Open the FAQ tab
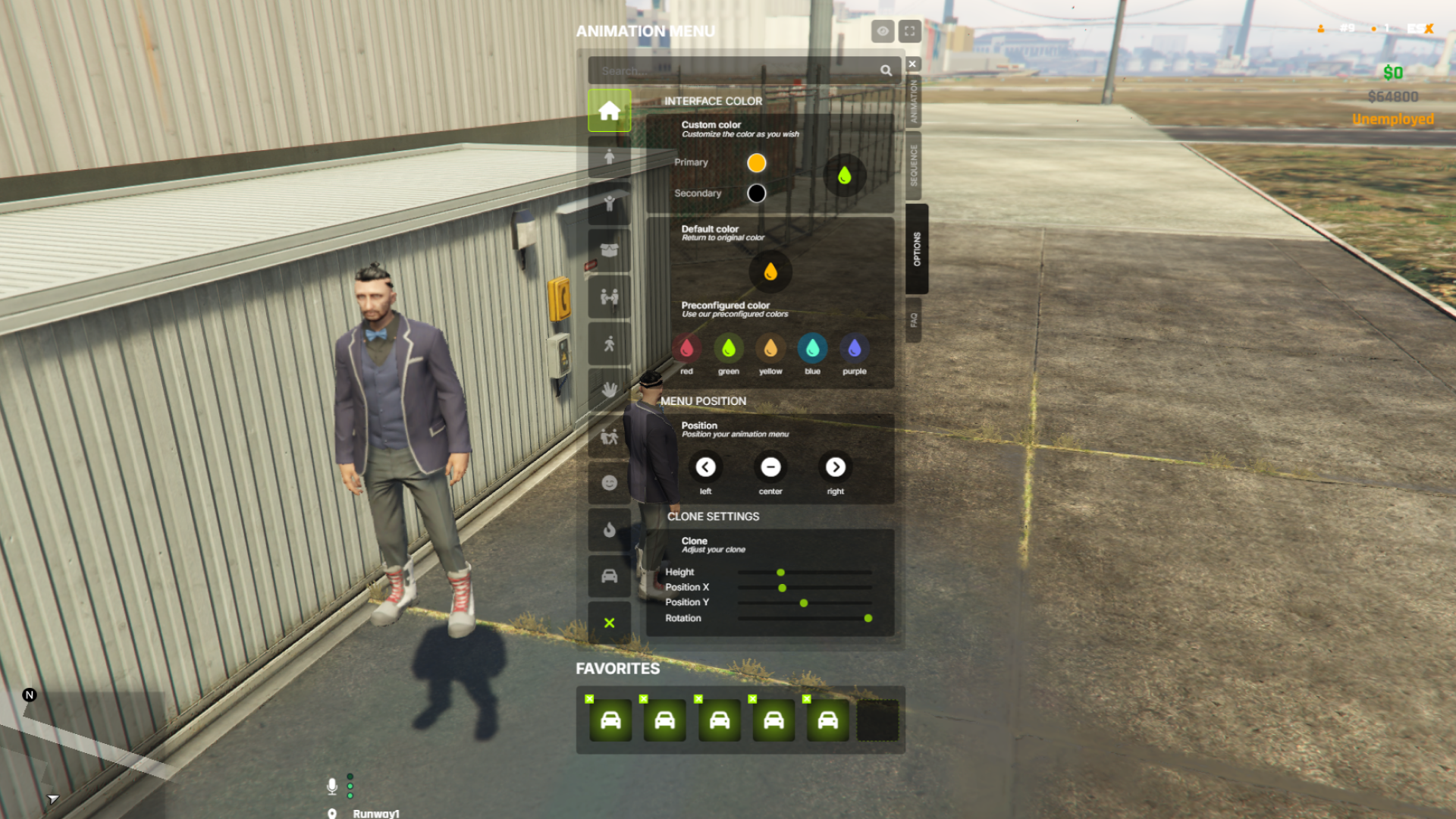This screenshot has width=1456, height=819. (x=914, y=320)
